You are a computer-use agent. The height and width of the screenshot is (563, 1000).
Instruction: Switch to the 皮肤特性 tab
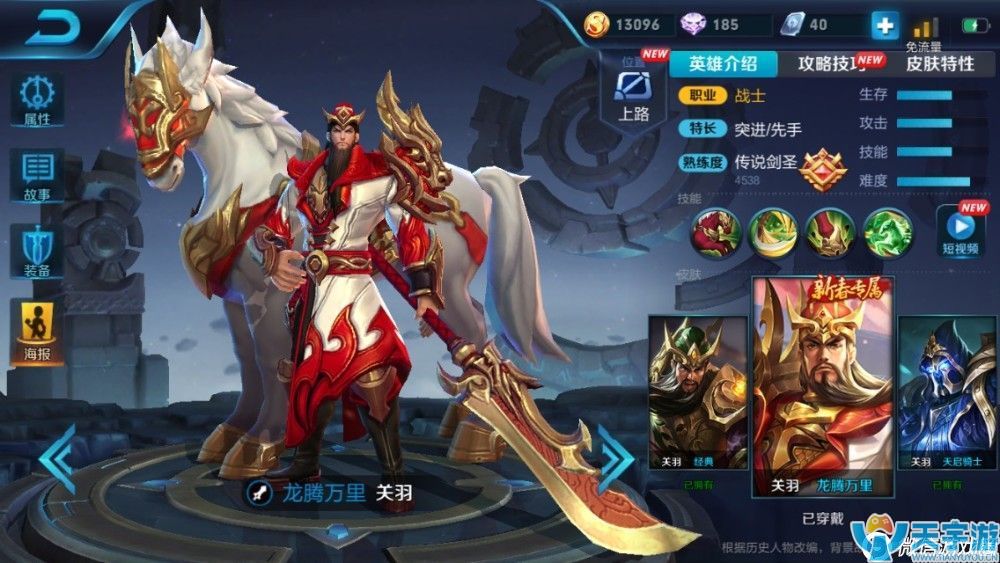click(x=939, y=64)
